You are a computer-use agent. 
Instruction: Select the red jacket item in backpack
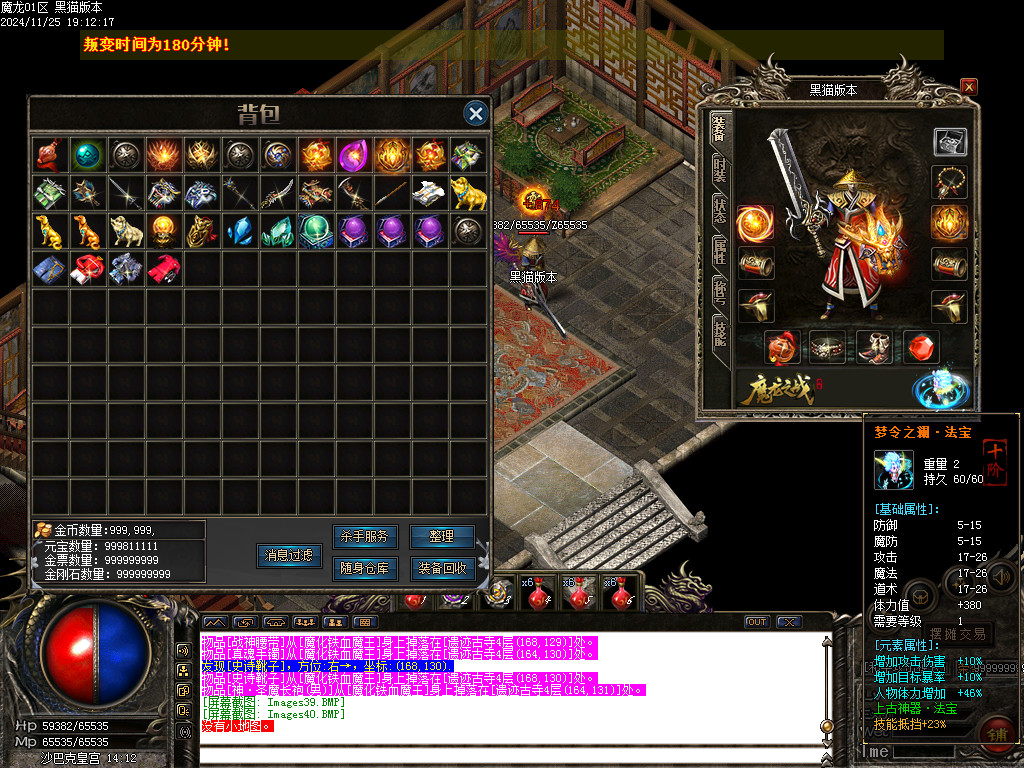coord(162,268)
